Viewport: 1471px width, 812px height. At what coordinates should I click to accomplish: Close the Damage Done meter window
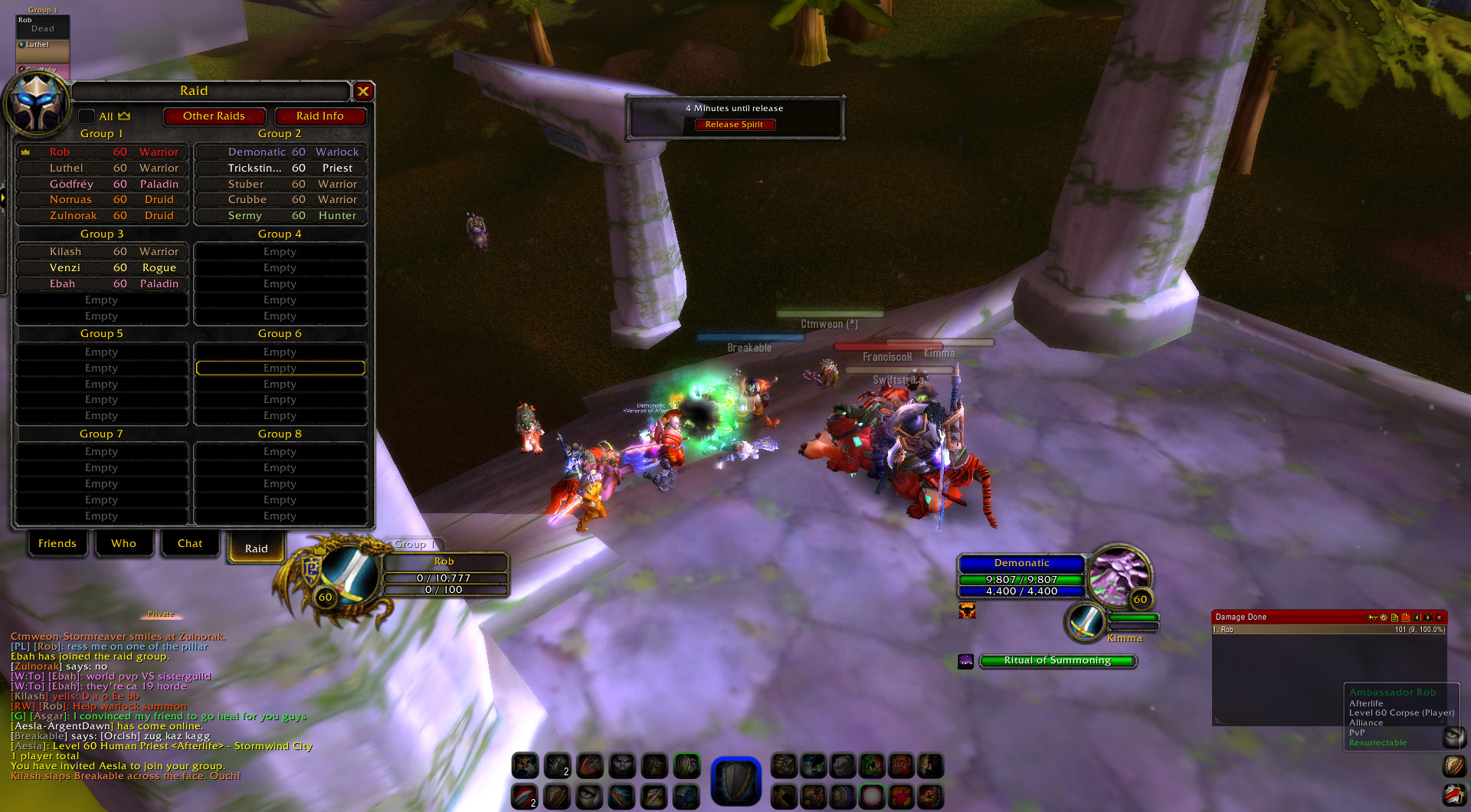(1439, 617)
